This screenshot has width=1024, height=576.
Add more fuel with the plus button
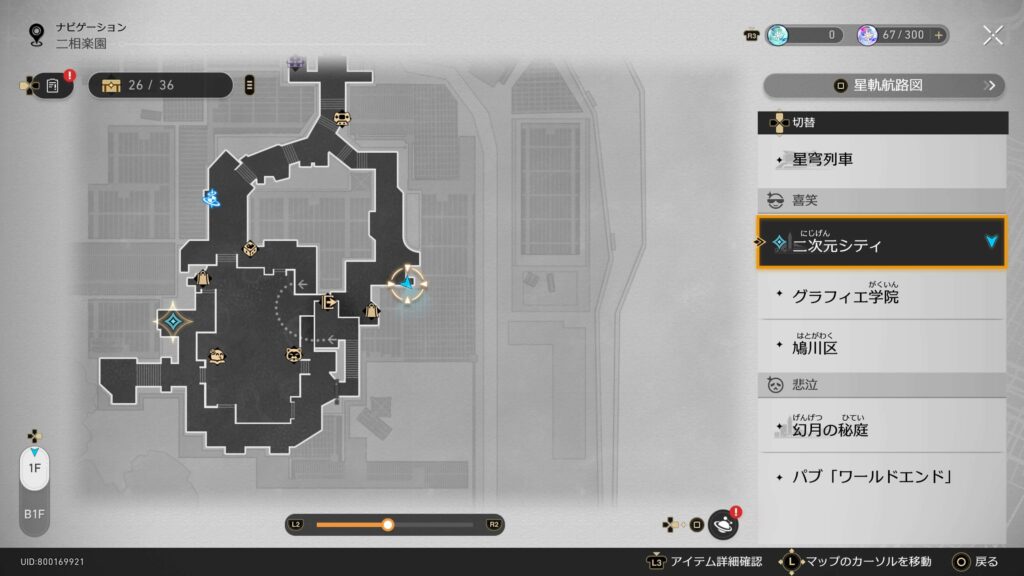tap(939, 35)
